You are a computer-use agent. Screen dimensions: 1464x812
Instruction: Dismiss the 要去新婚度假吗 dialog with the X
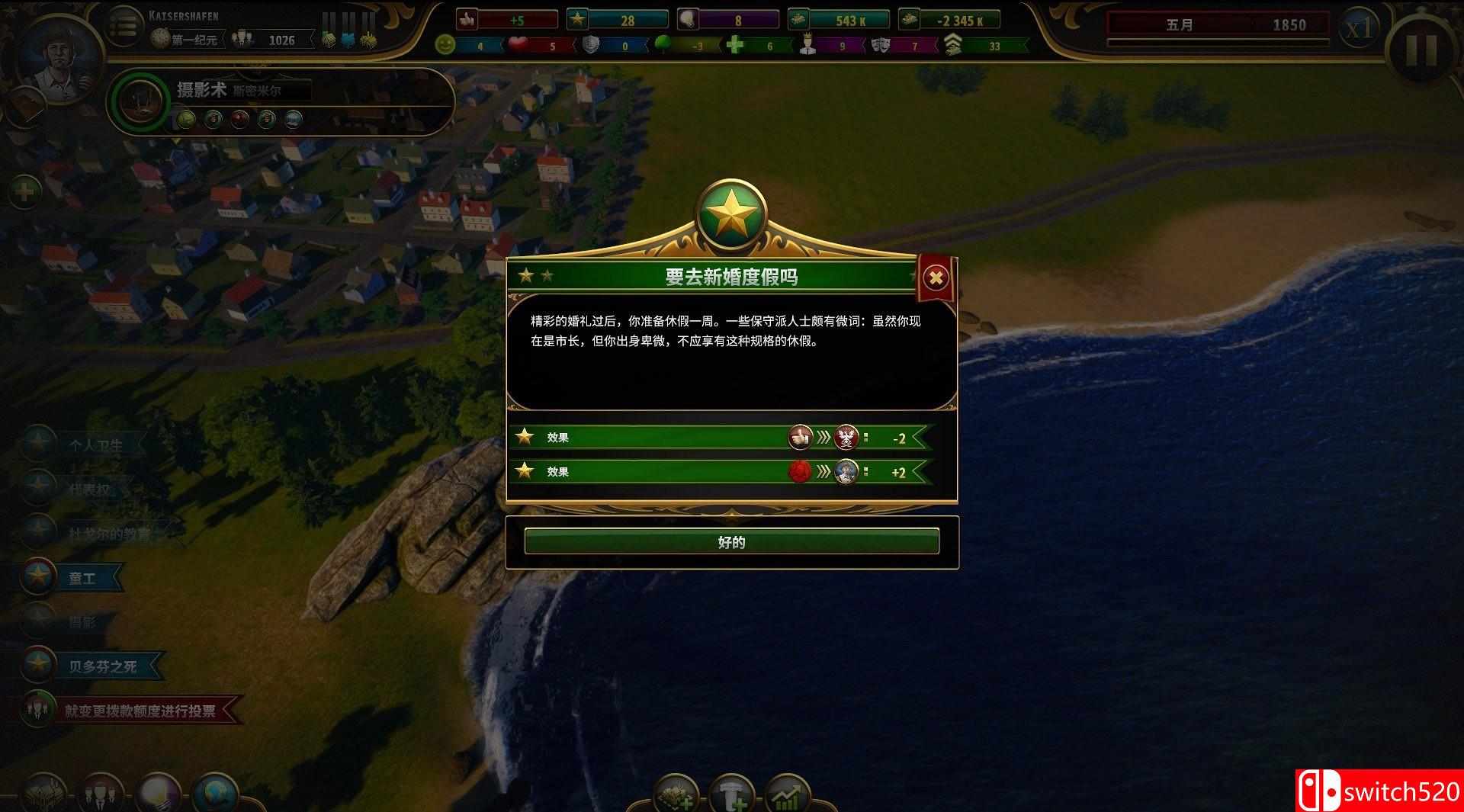click(936, 278)
